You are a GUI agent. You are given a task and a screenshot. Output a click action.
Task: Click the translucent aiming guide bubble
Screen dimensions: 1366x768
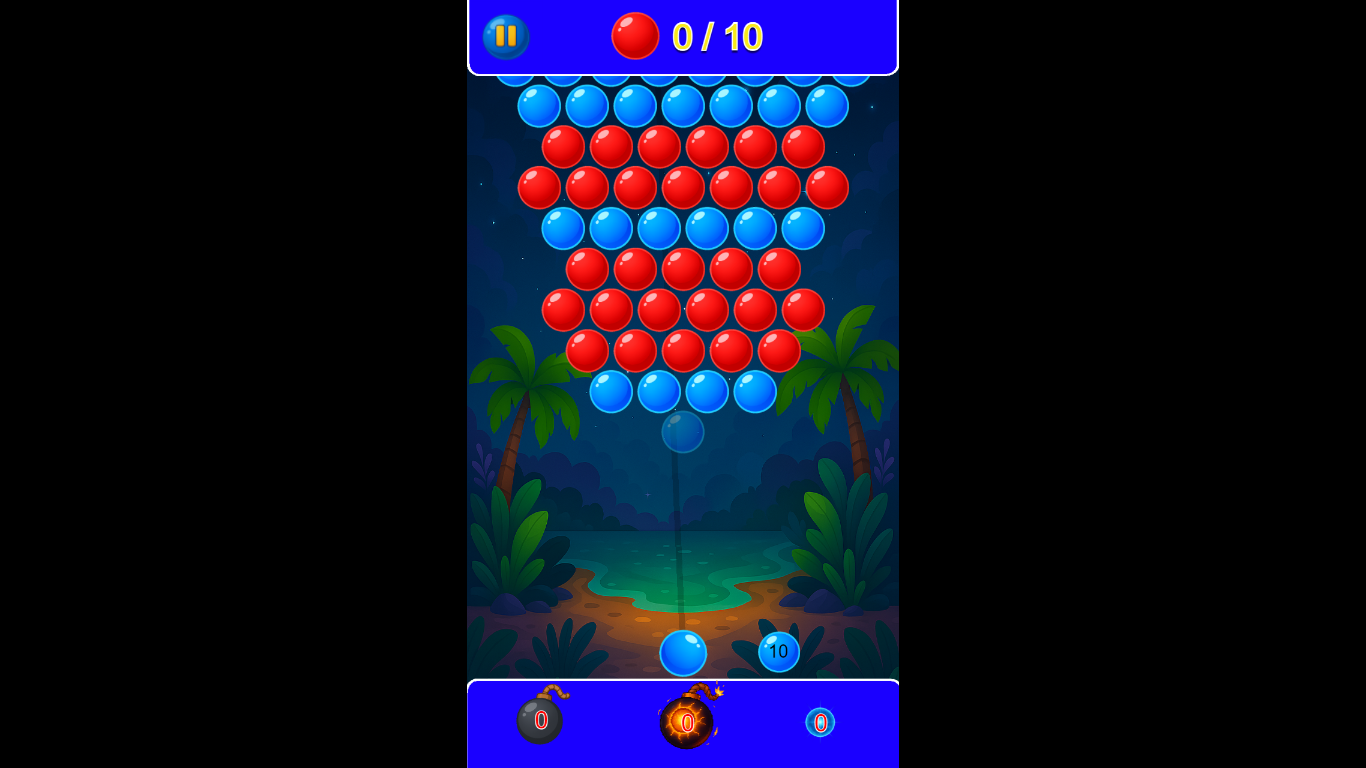click(x=683, y=432)
